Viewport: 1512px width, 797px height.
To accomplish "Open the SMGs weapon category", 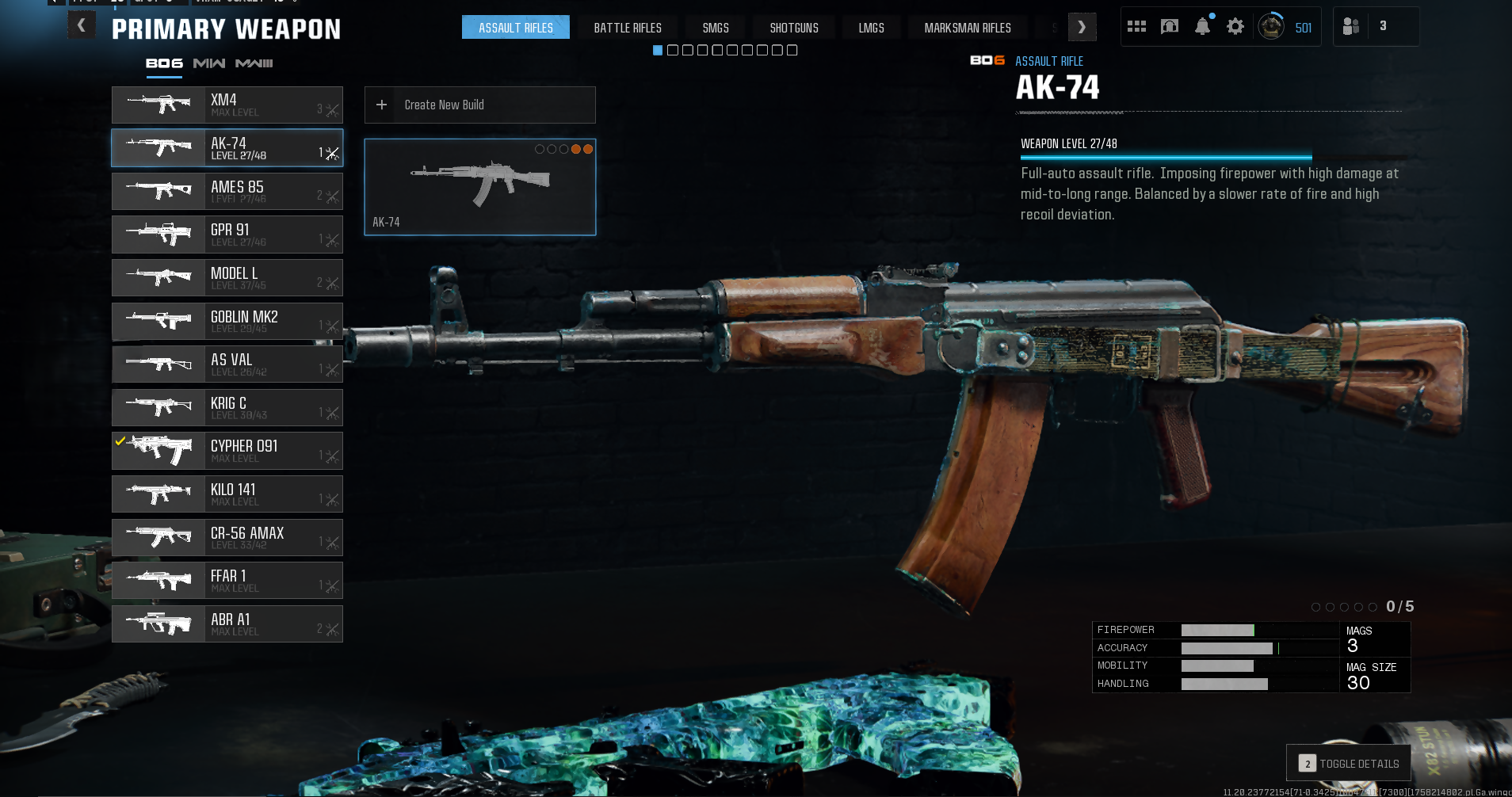I will tap(716, 28).
